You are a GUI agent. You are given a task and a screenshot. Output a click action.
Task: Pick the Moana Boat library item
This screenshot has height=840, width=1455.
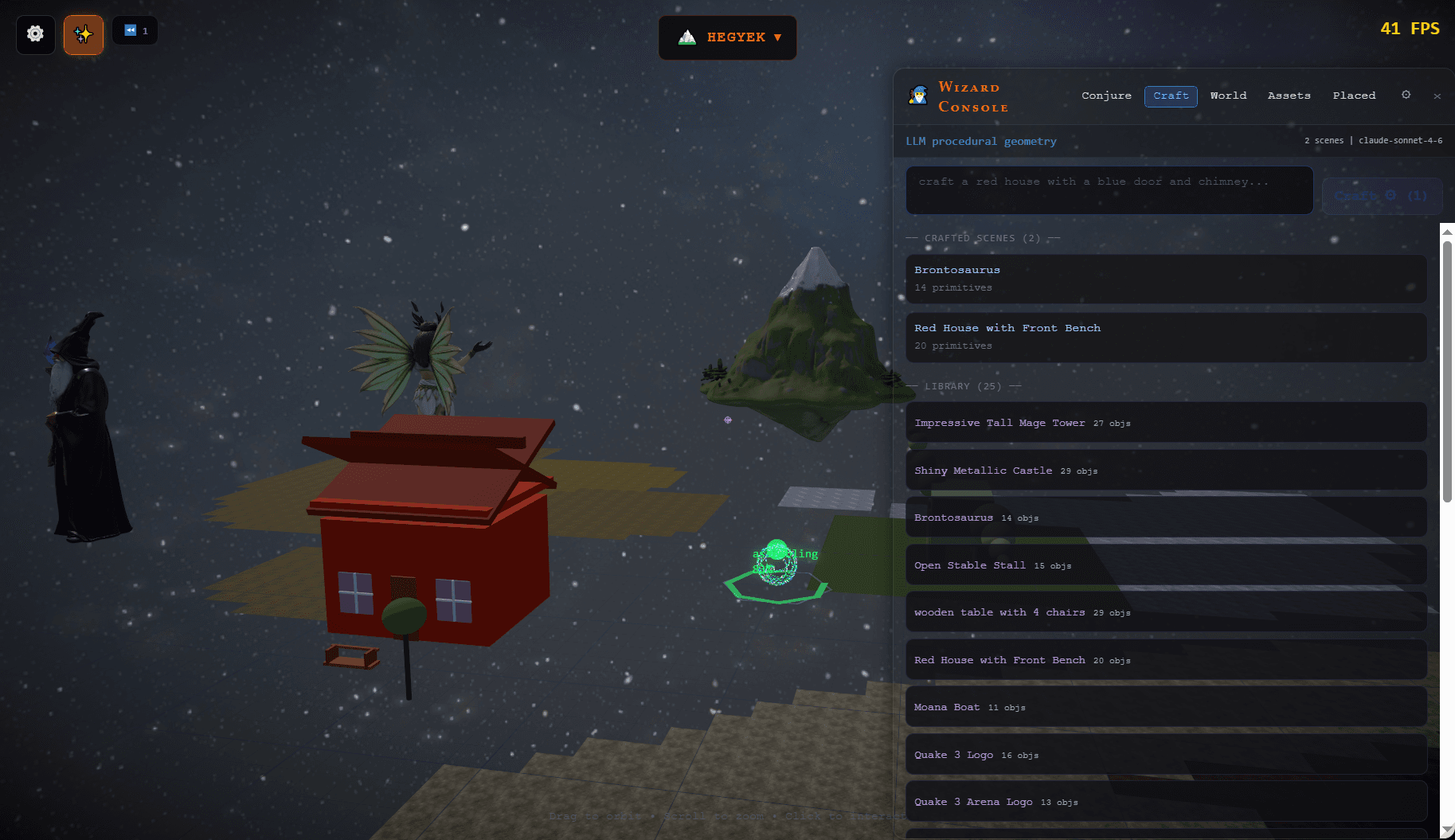[1165, 707]
